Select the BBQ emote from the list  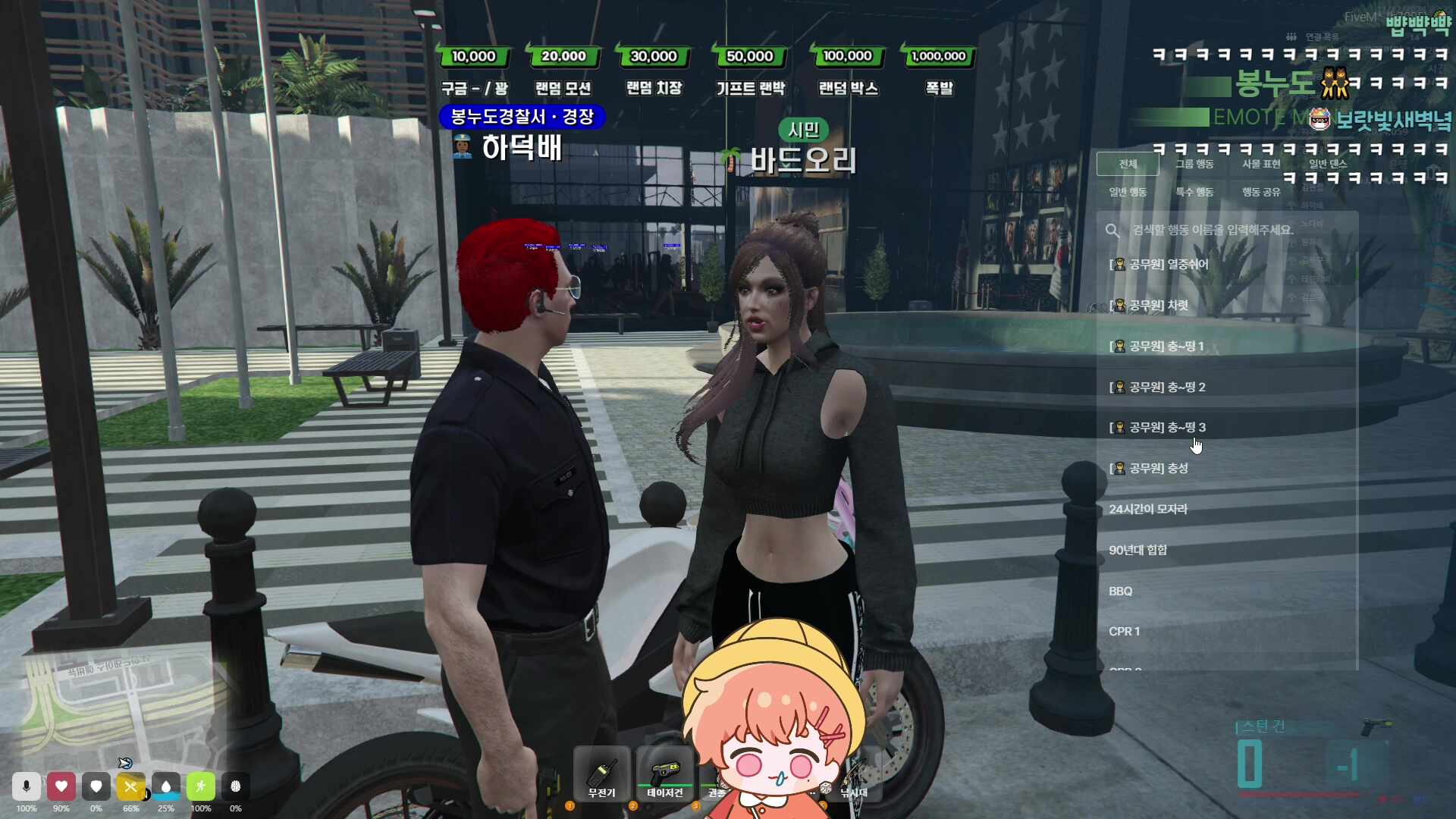click(x=1121, y=591)
